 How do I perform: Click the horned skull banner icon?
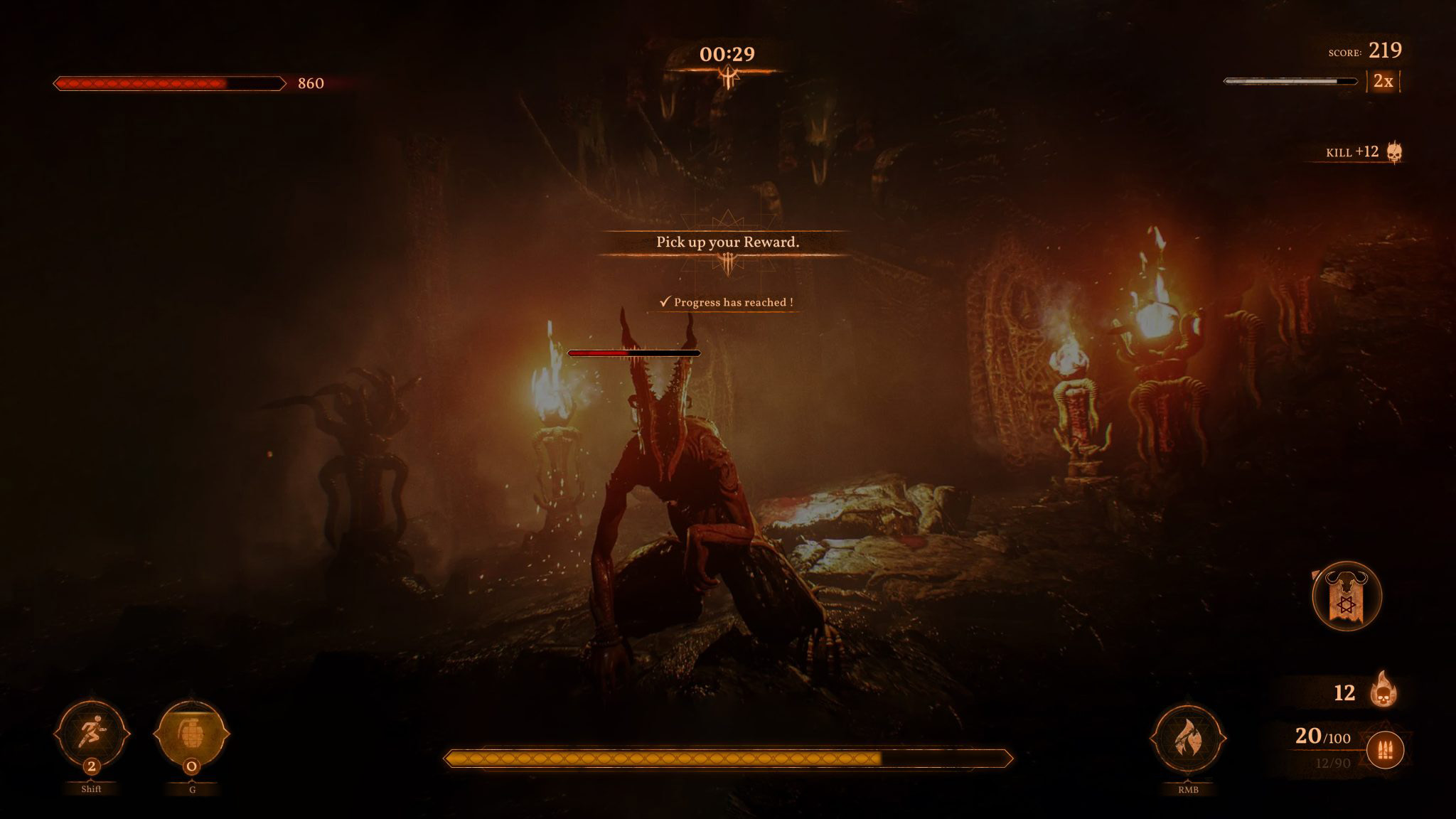1346,596
